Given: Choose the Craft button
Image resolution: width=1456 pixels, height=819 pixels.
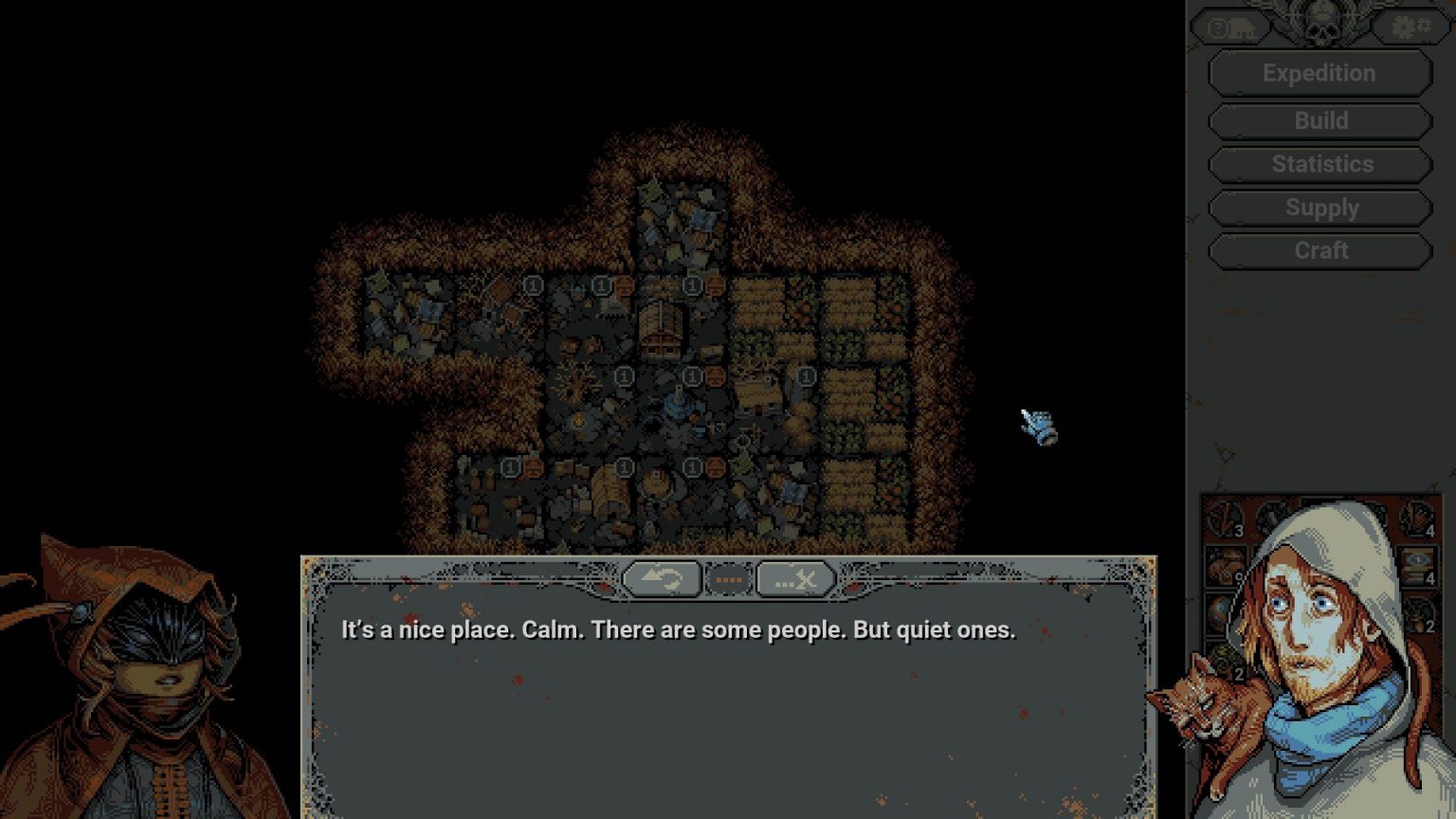Looking at the screenshot, I should 1319,251.
